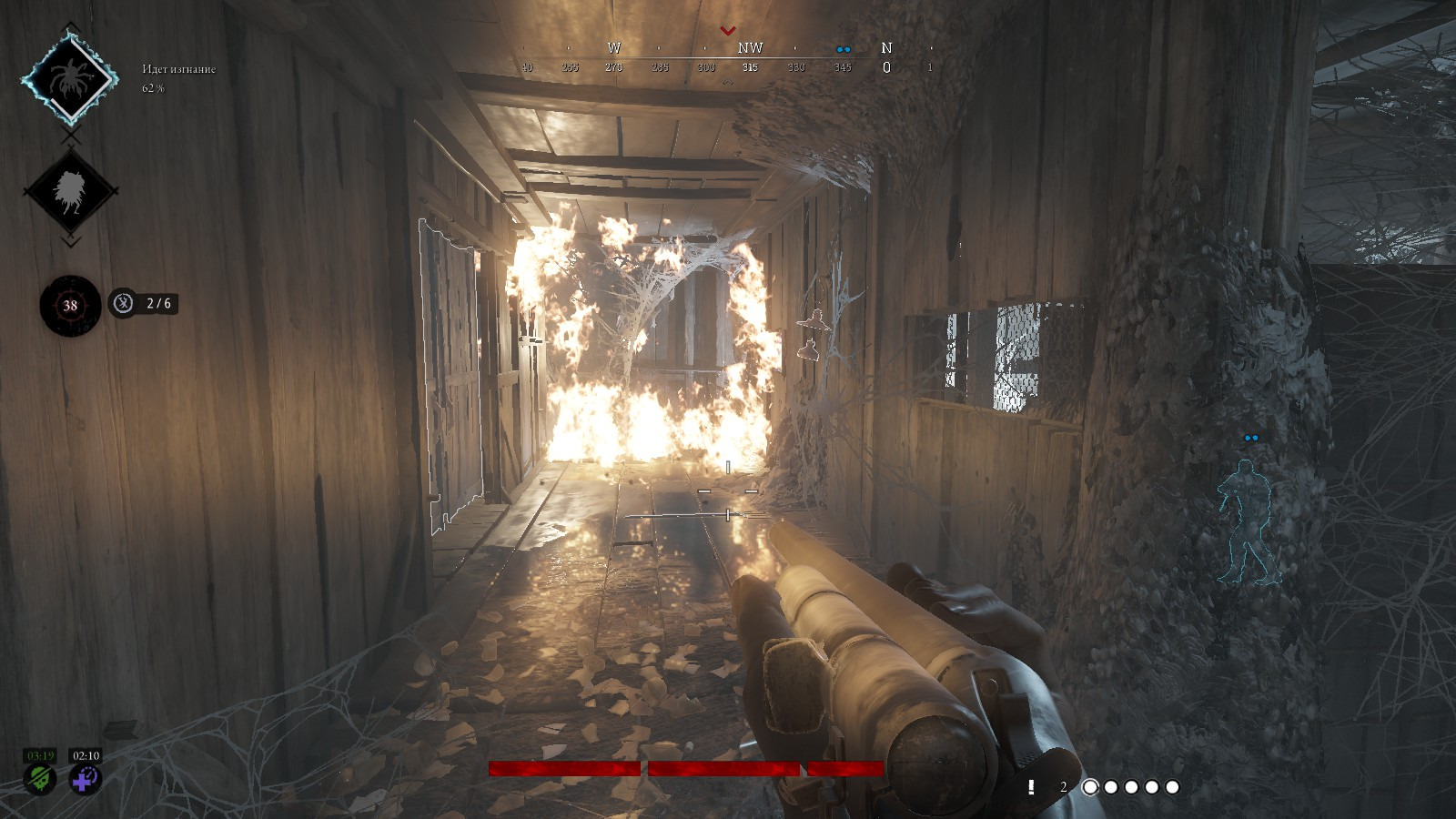This screenshot has width=1456, height=819.
Task: Click the blue teammate marker on the compass
Action: pyautogui.click(x=844, y=49)
